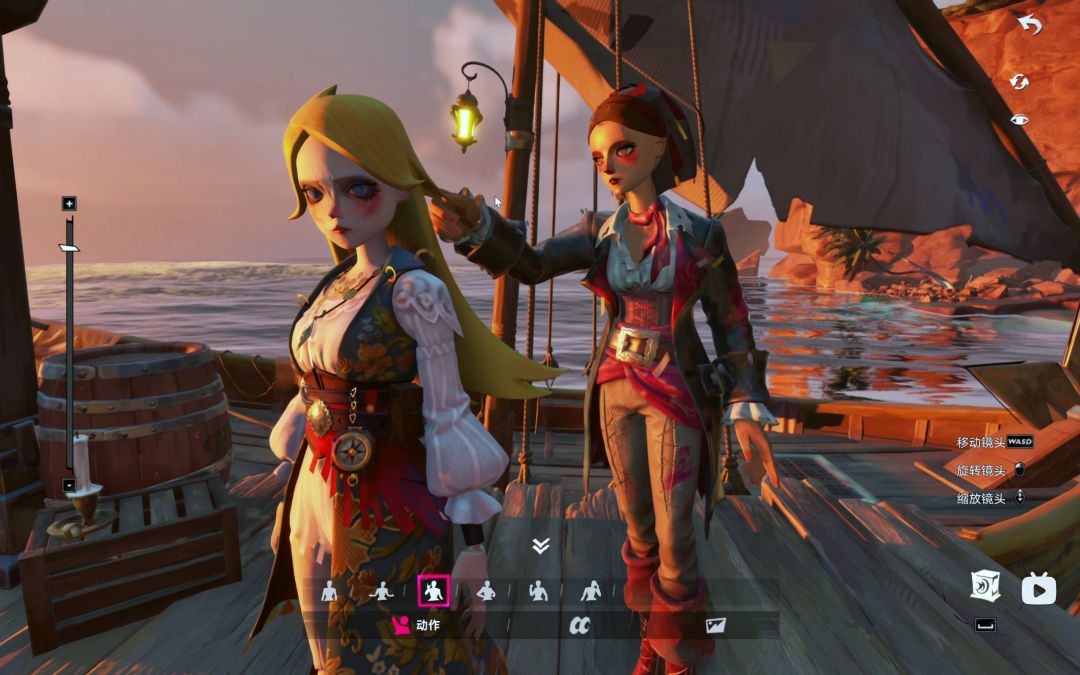
Task: Select the highlighted raised-hand pose icon
Action: point(433,591)
